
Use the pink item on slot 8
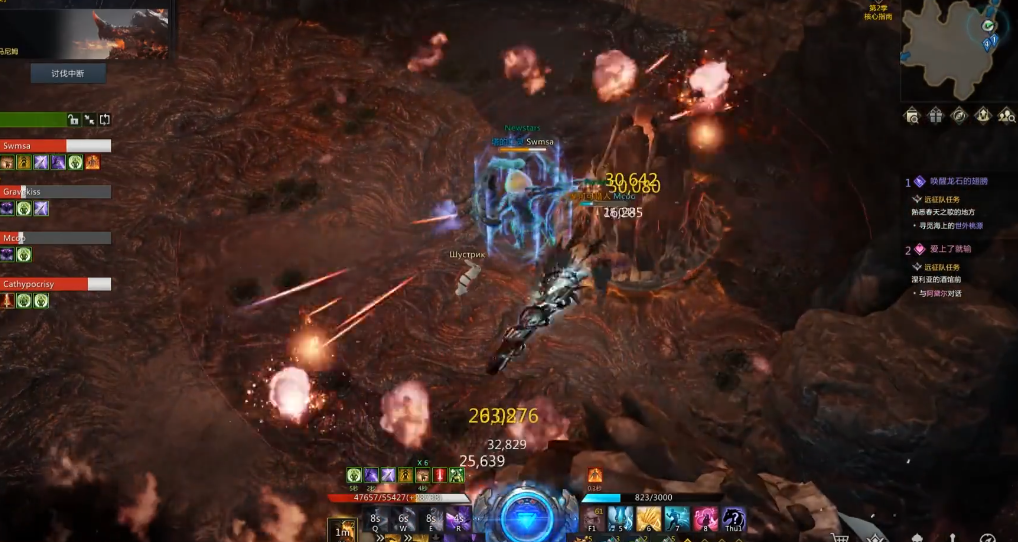pyautogui.click(x=706, y=520)
